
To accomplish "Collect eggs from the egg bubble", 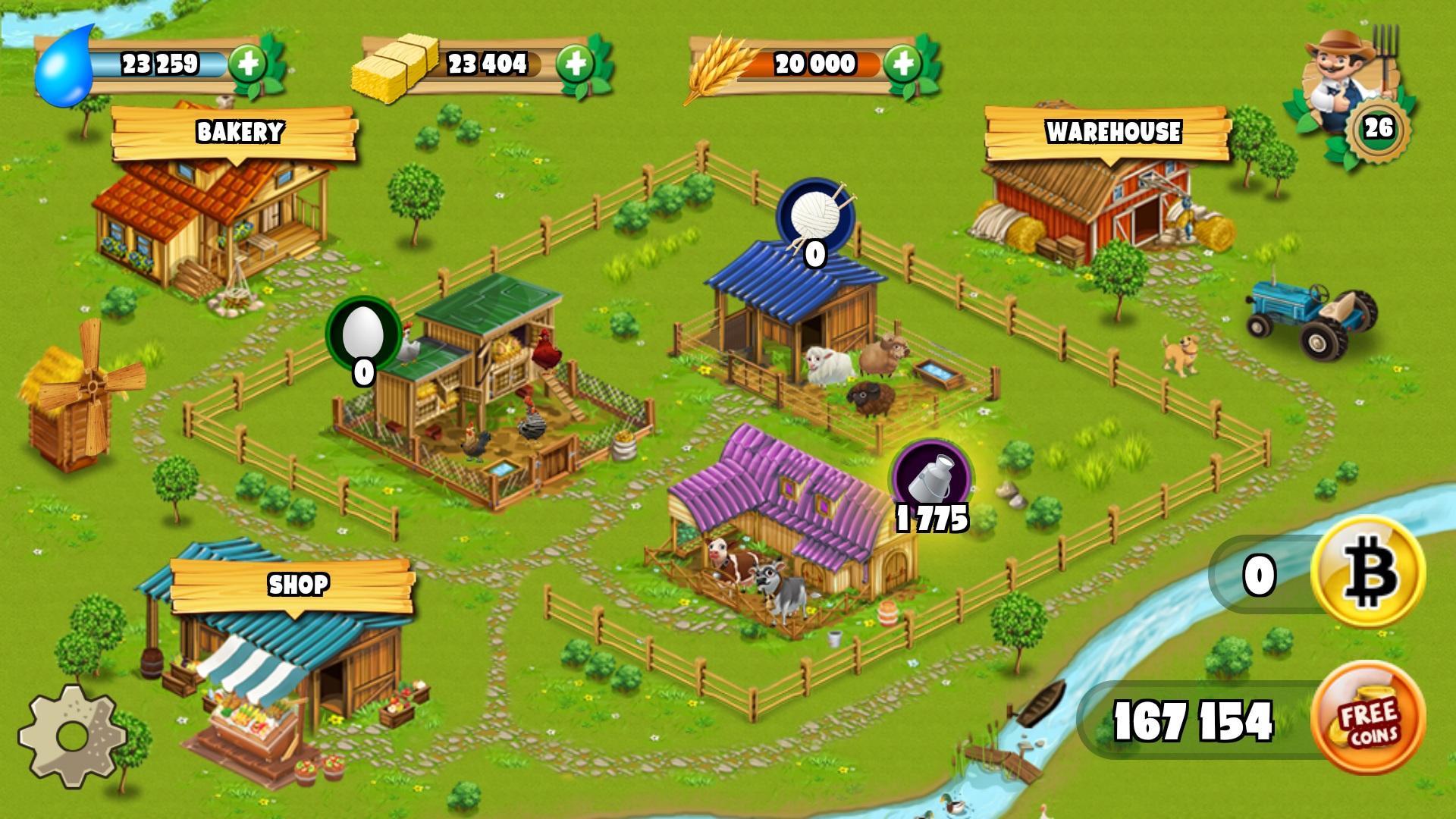I will [x=363, y=334].
